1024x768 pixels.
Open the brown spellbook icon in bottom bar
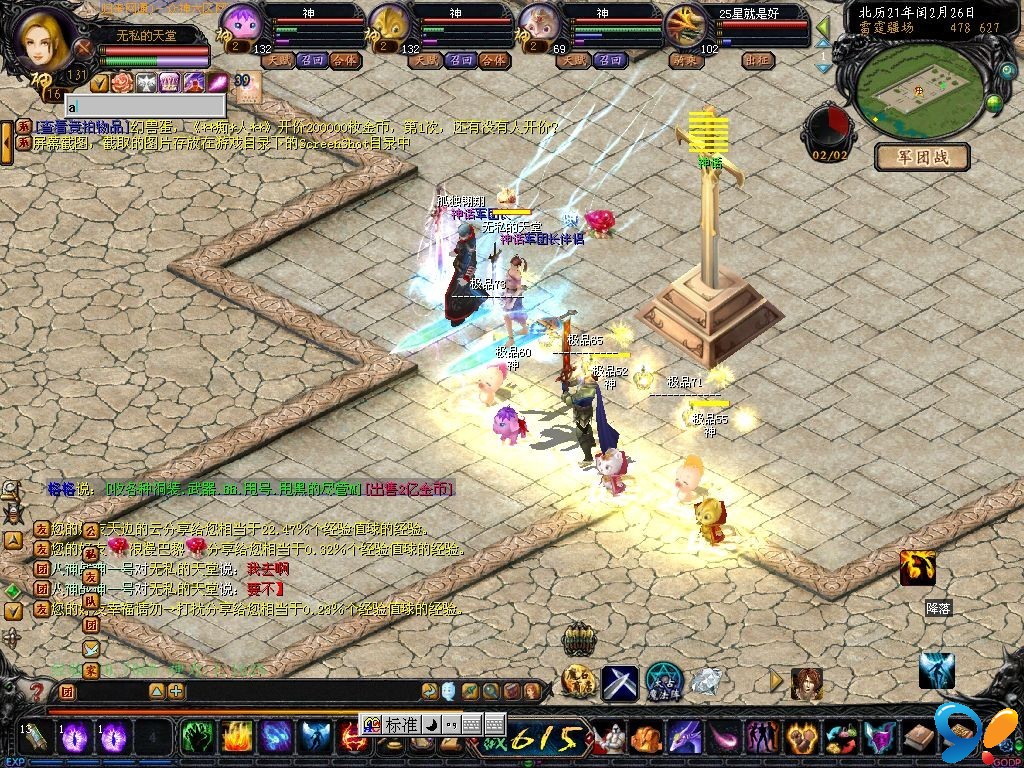(919, 738)
